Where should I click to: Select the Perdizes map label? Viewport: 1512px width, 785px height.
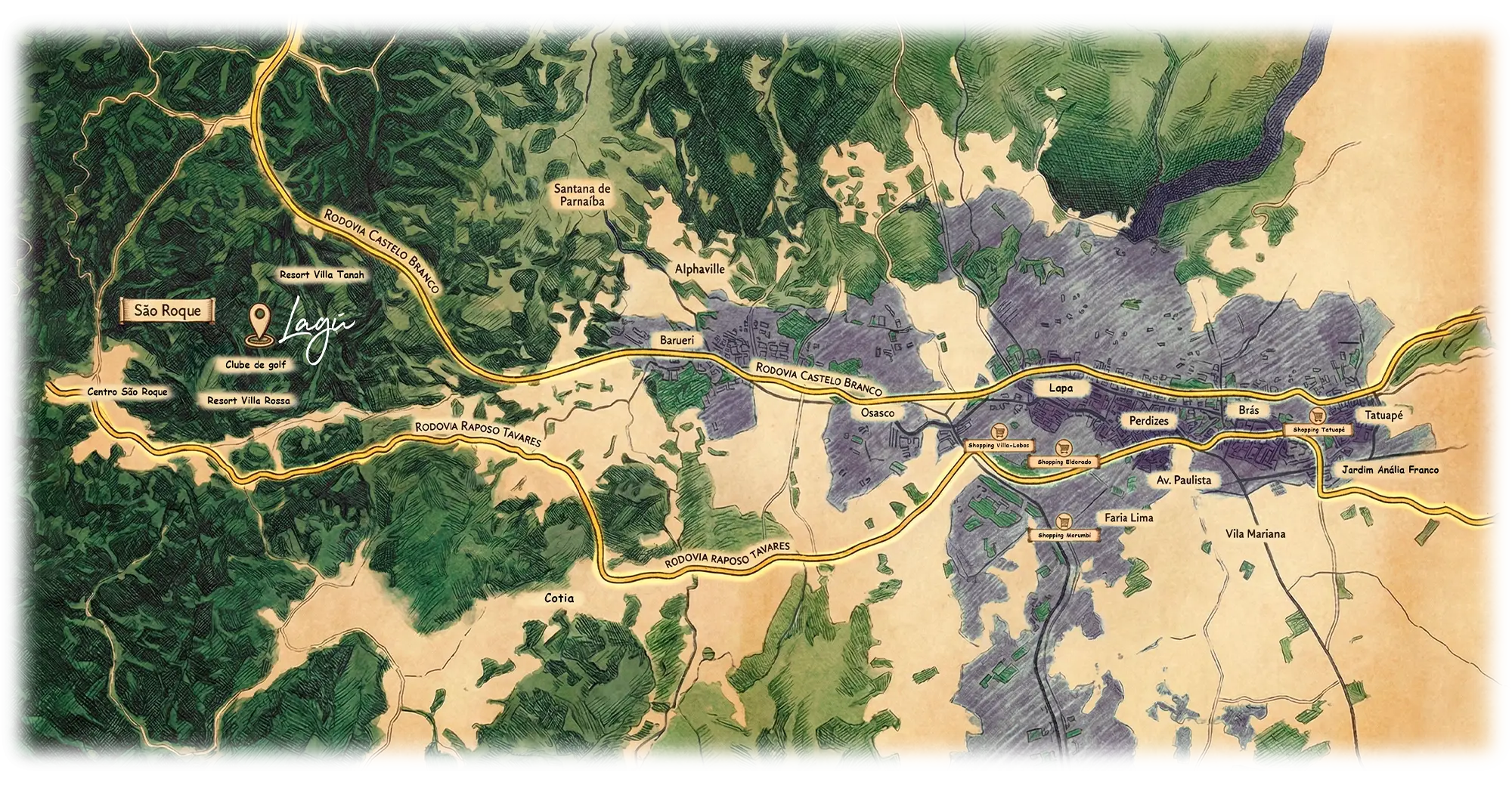tap(1149, 420)
